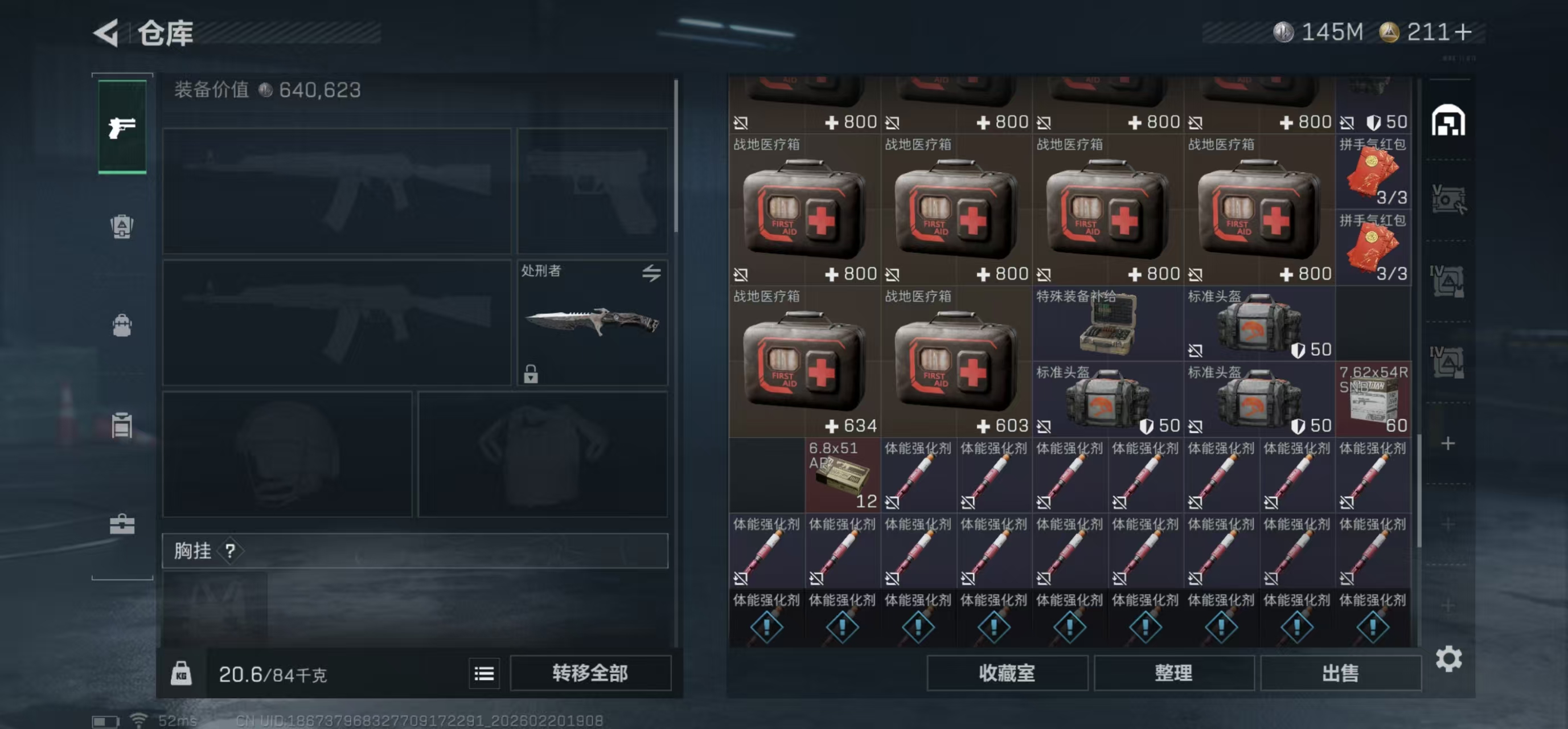Image resolution: width=1568 pixels, height=729 pixels.
Task: Switch to the second IV container tab
Action: tap(1447, 359)
